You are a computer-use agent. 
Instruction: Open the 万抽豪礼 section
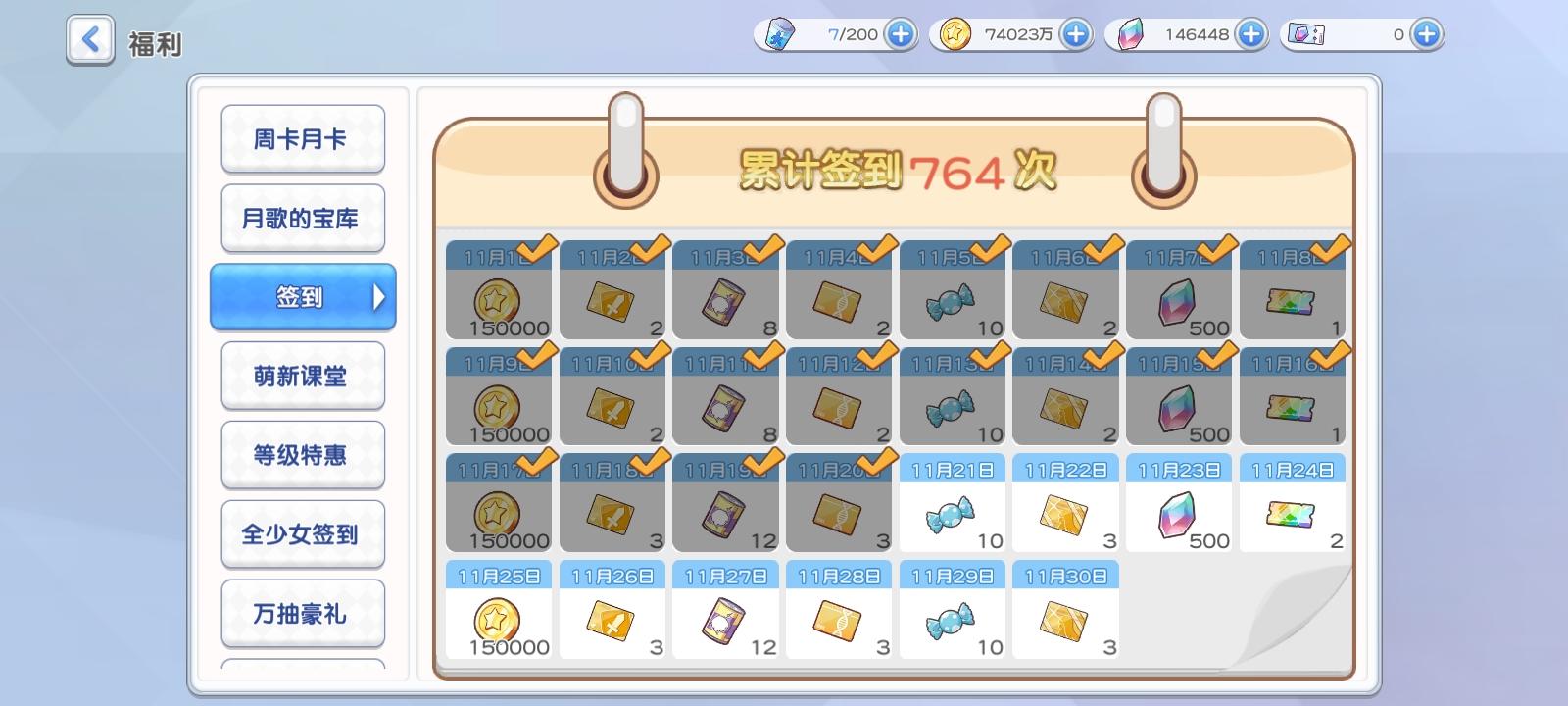303,612
